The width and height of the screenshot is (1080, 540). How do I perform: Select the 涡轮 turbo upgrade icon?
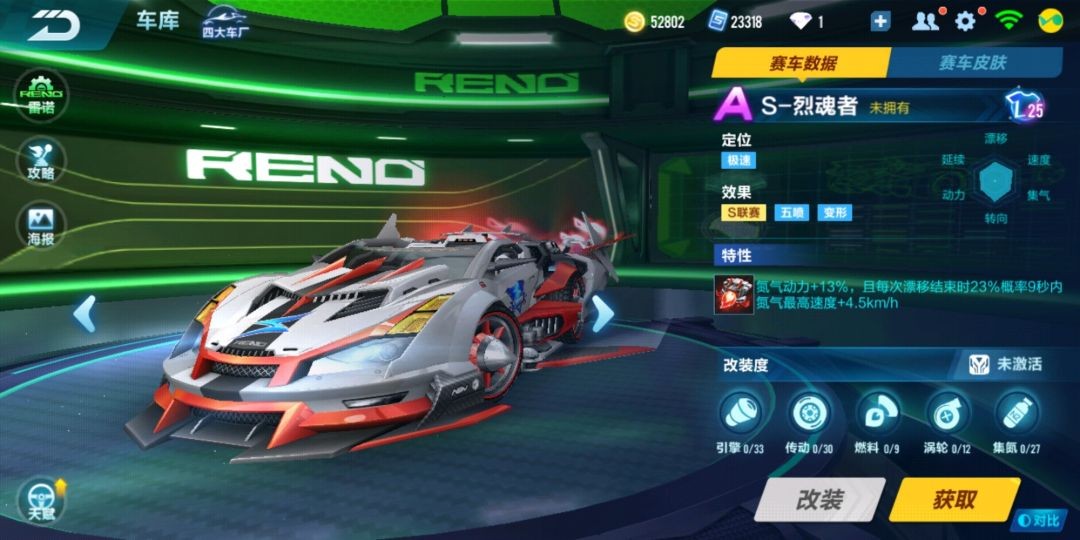pos(946,411)
